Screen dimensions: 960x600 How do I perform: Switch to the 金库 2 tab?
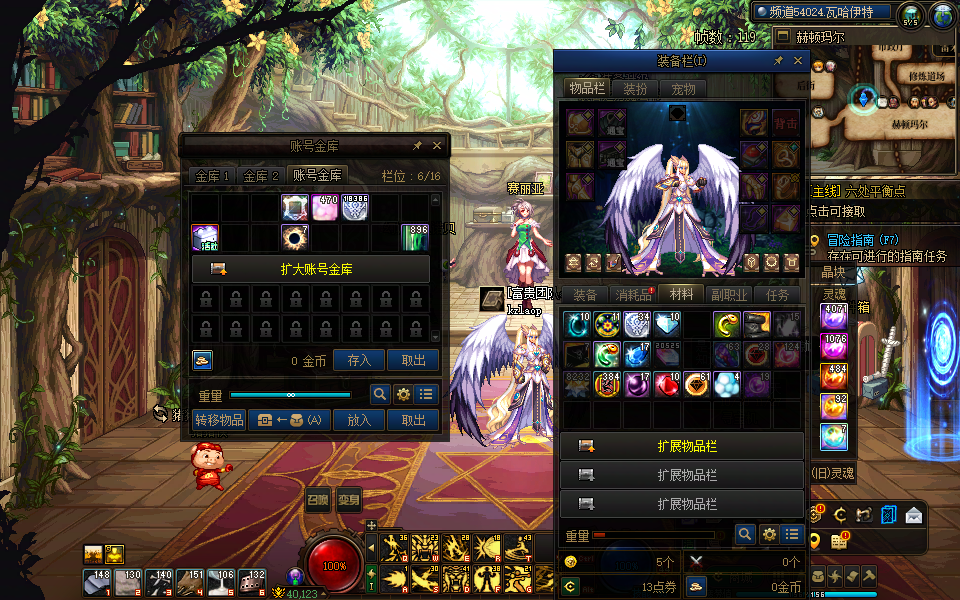click(x=261, y=176)
